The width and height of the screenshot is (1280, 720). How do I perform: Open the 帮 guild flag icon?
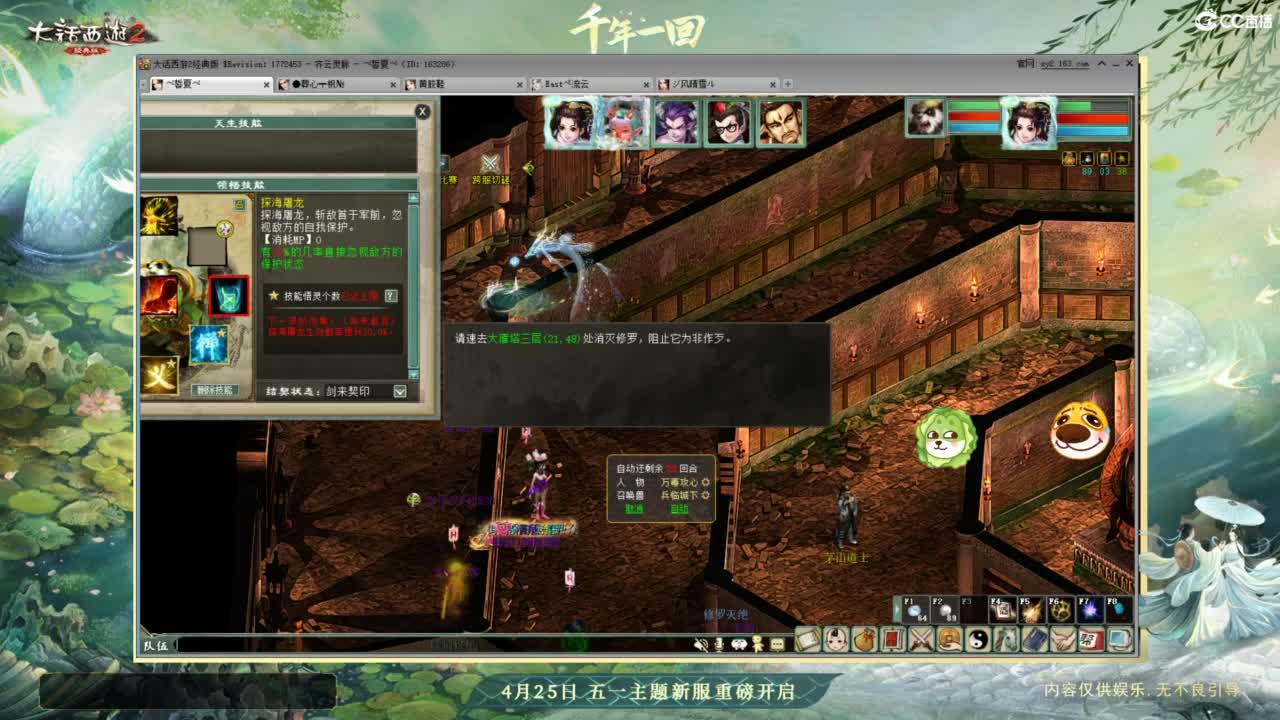[1089, 639]
